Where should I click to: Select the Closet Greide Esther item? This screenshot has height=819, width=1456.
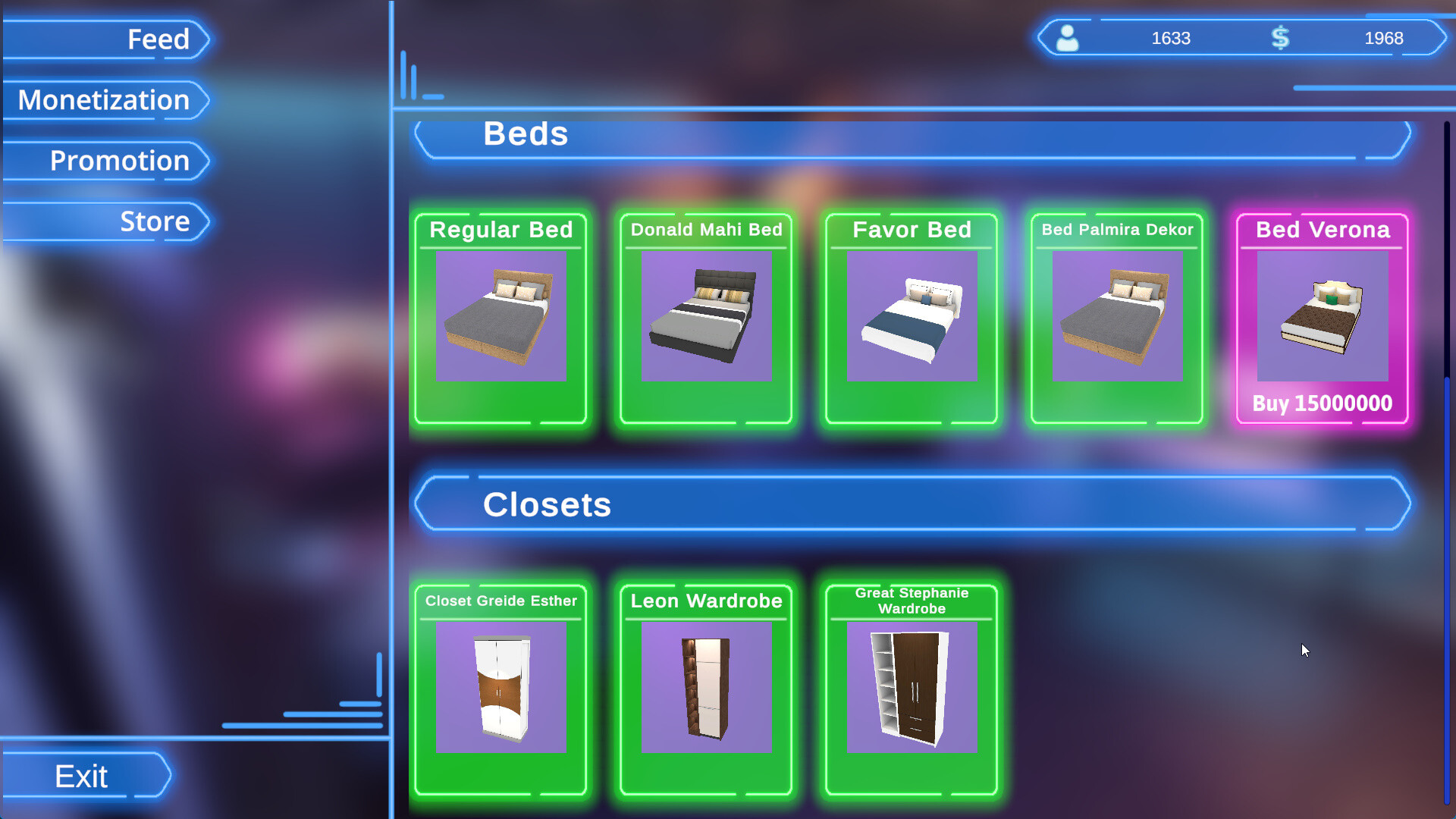(500, 689)
